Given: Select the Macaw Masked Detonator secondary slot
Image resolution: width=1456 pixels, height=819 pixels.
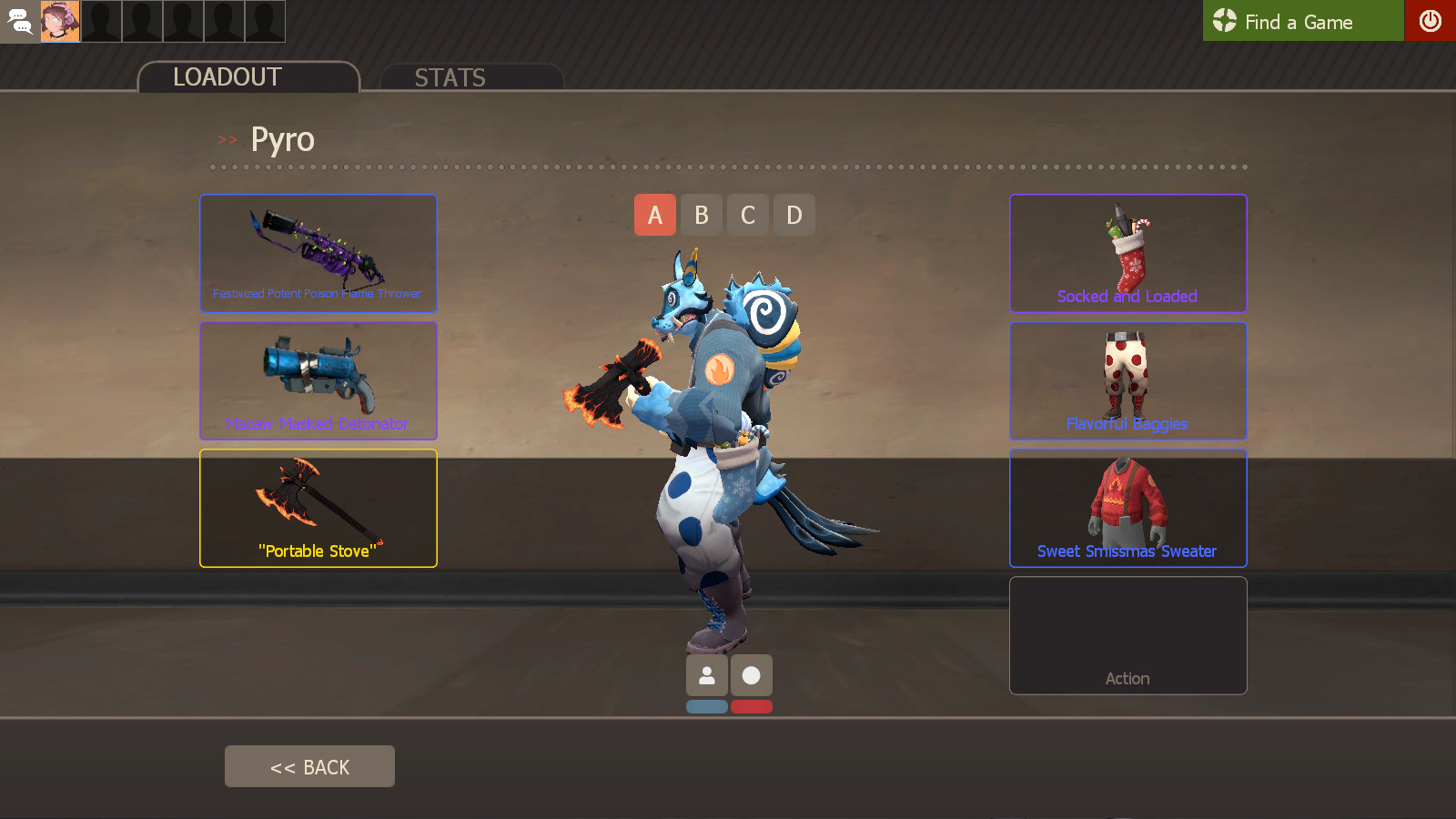Looking at the screenshot, I should click(318, 380).
